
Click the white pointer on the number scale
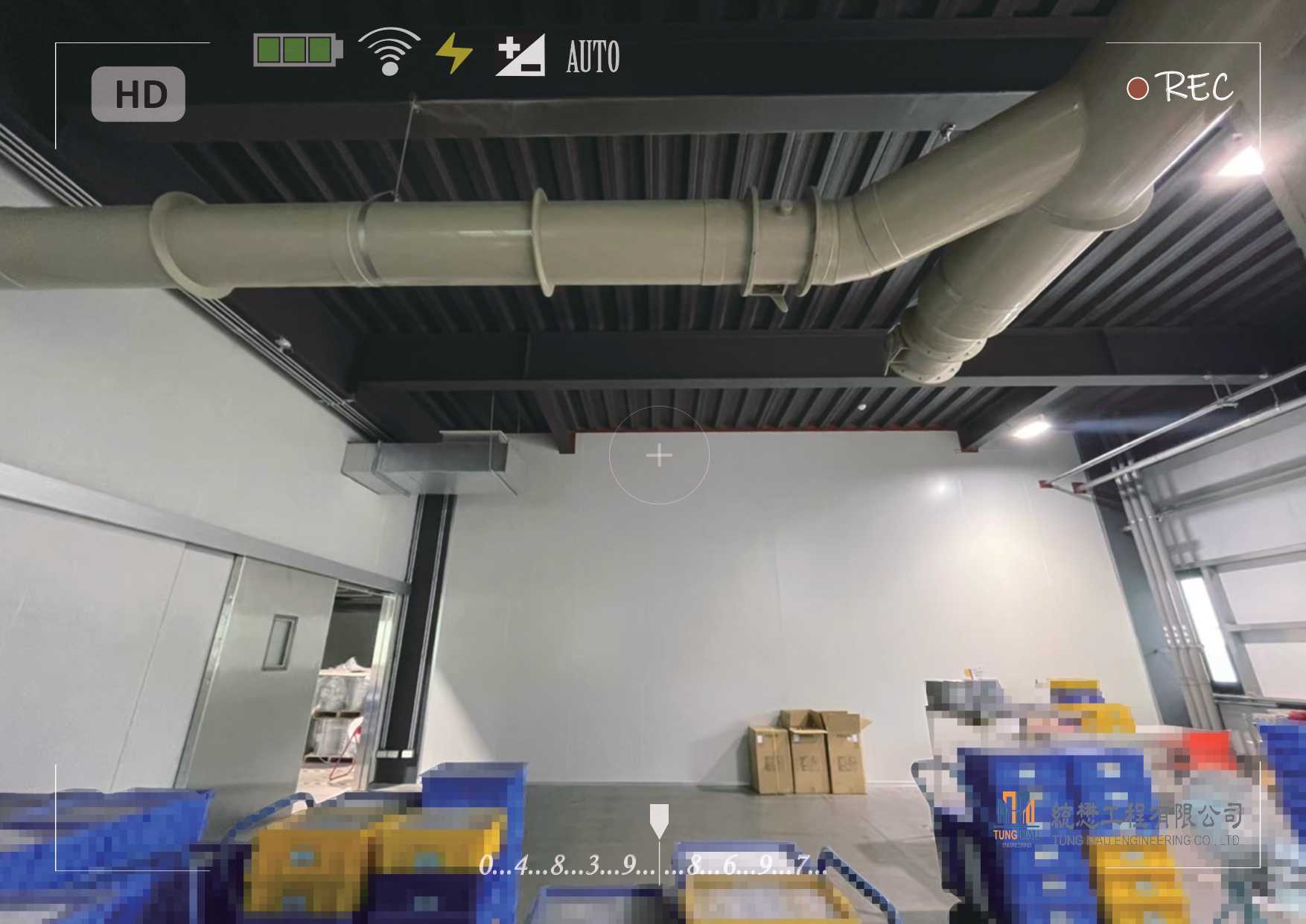659,820
